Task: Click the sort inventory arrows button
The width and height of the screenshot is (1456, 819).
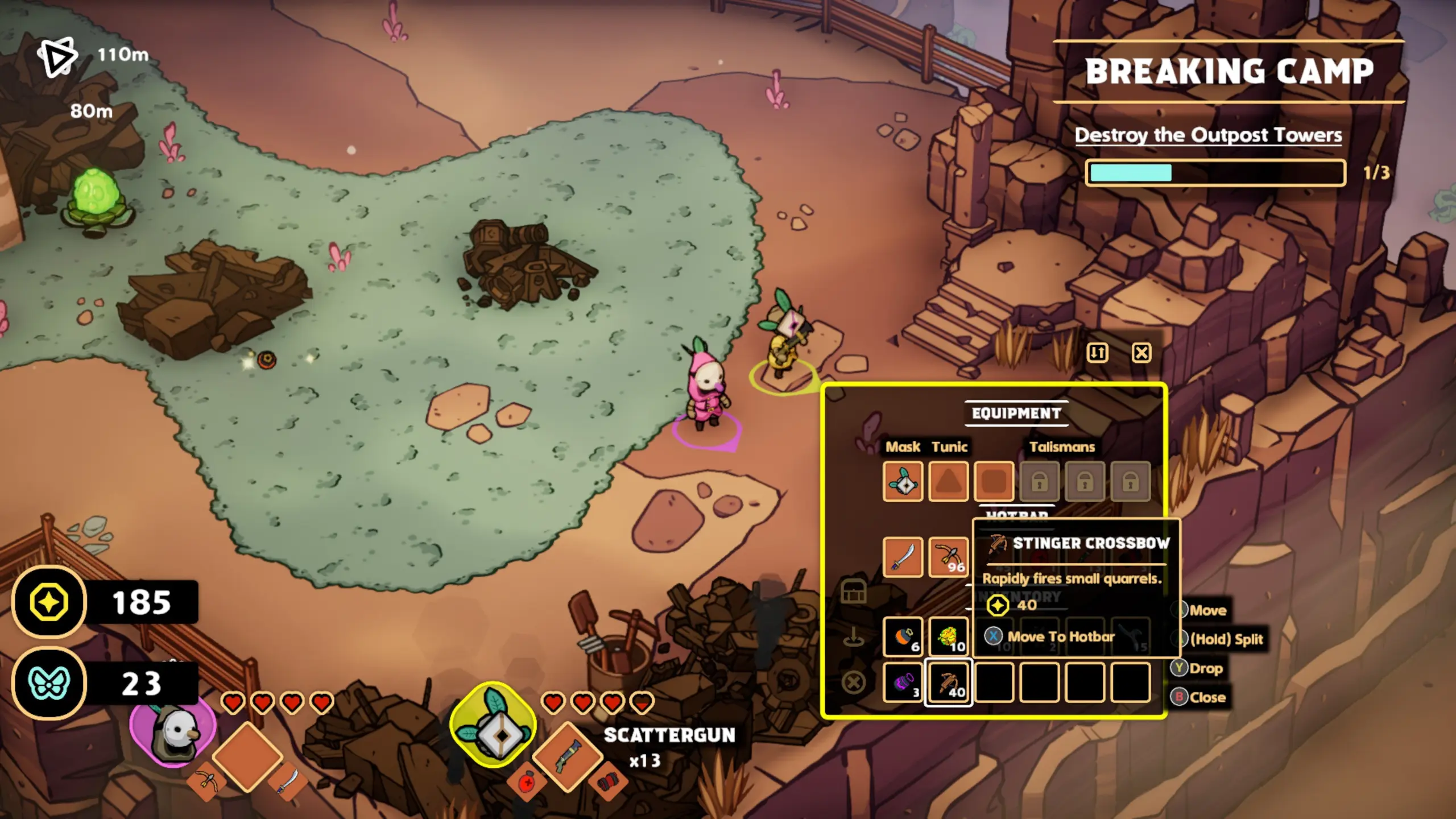Action: [x=1097, y=353]
